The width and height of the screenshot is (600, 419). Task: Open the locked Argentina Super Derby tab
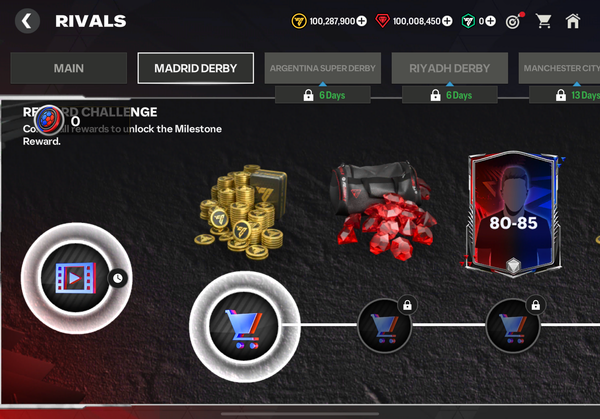tap(323, 68)
